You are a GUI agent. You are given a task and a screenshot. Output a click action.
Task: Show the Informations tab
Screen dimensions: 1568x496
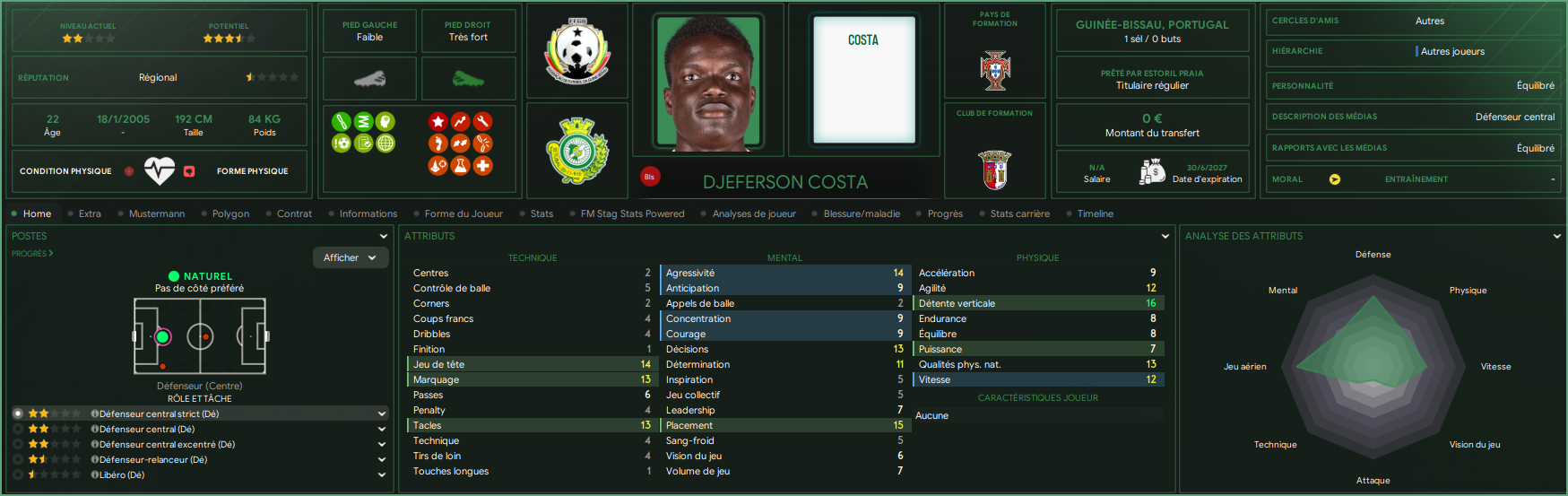368,213
